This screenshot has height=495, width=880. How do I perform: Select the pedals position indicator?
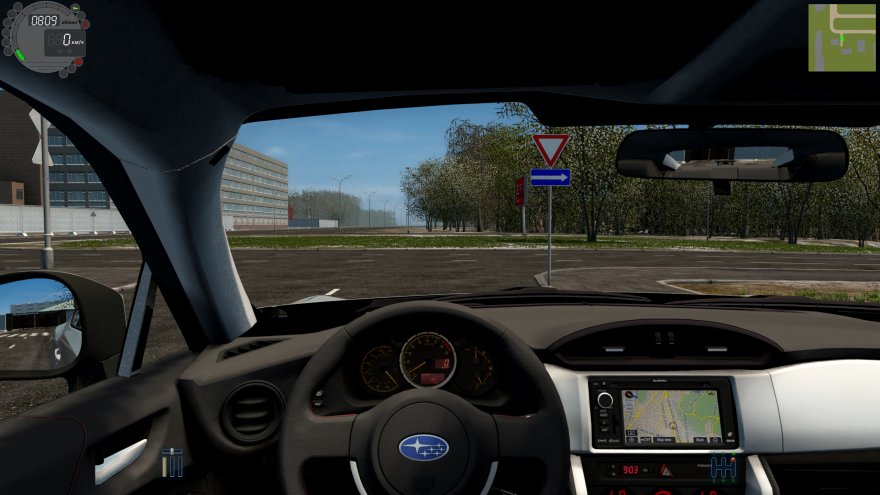(x=172, y=462)
